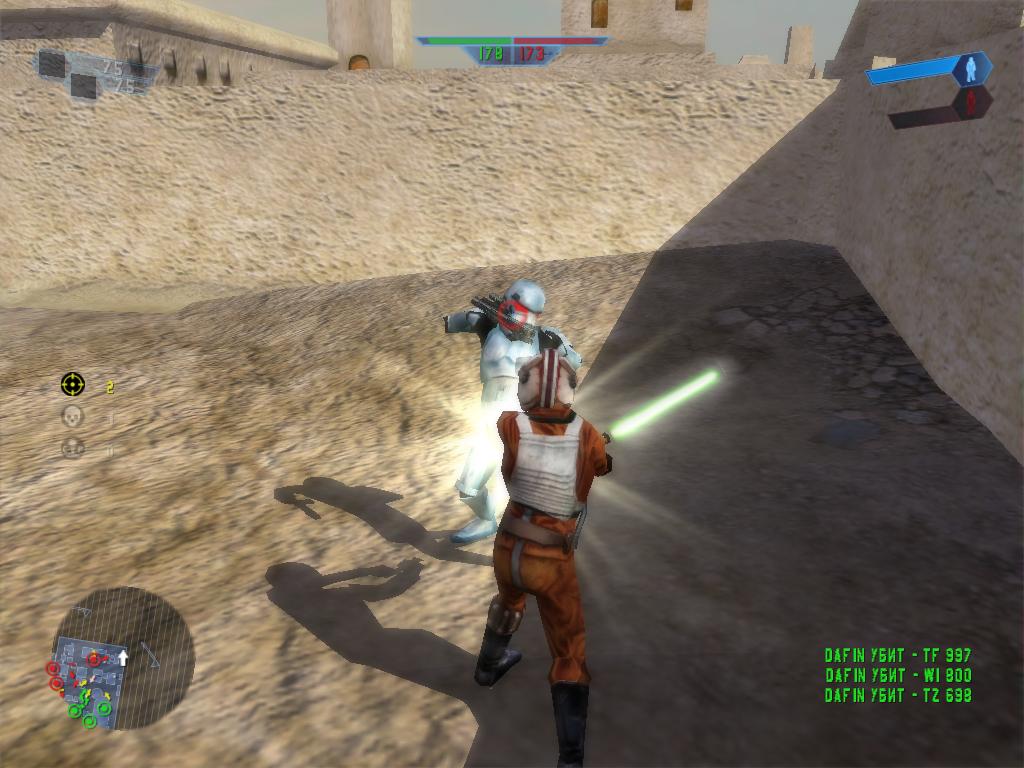1024x768 pixels.
Task: Click the yellow crosshair kills icon
Action: coord(73,384)
